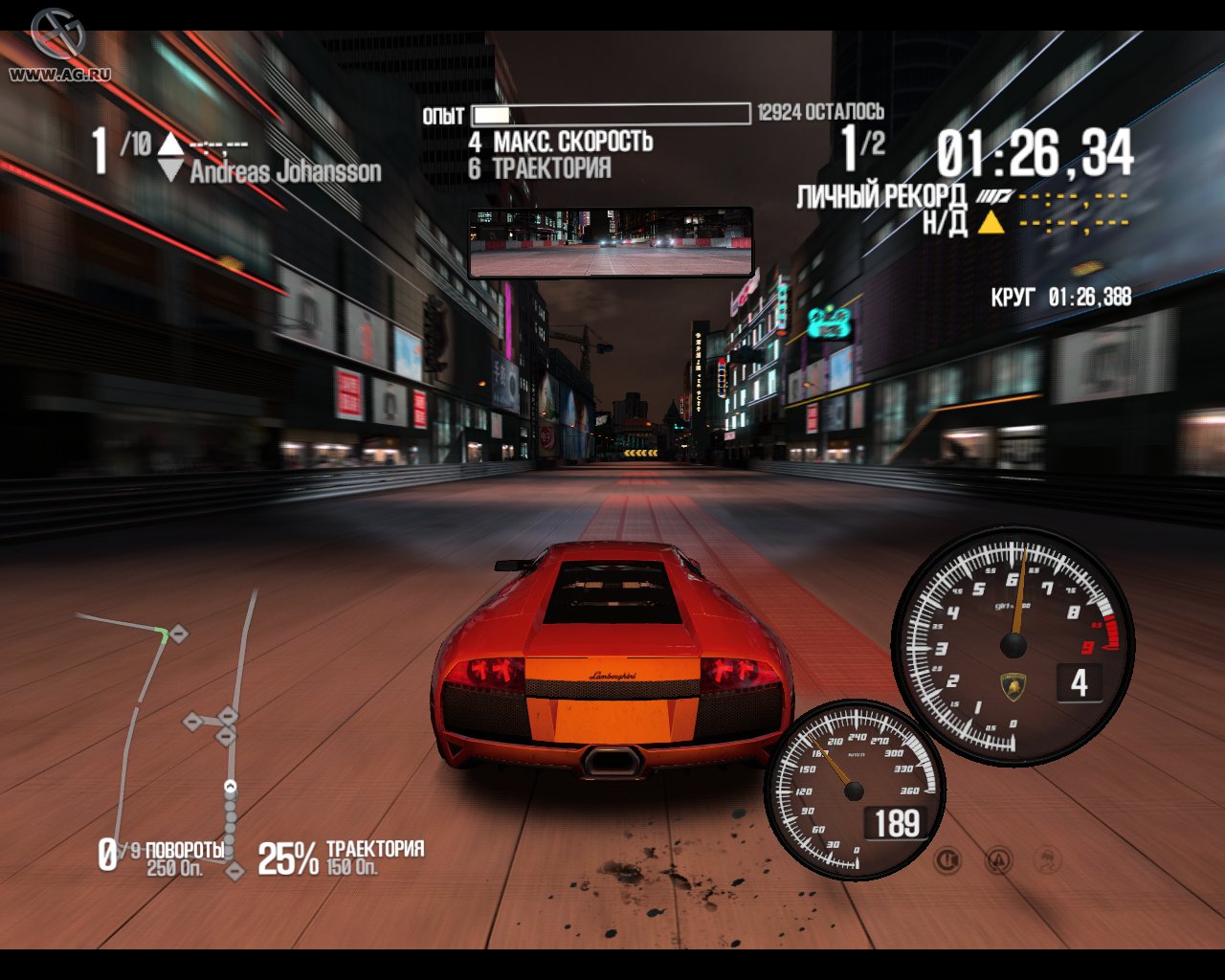Expand the ОПЫТ experience details
The height and width of the screenshot is (980, 1225).
tap(440, 114)
